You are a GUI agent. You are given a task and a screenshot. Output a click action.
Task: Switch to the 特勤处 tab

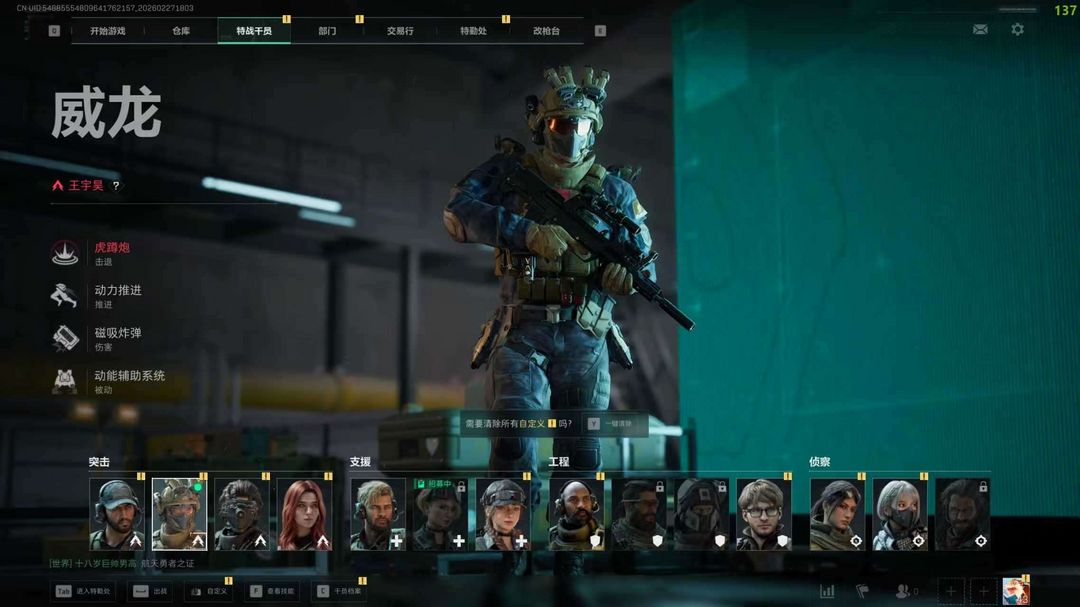(x=473, y=31)
